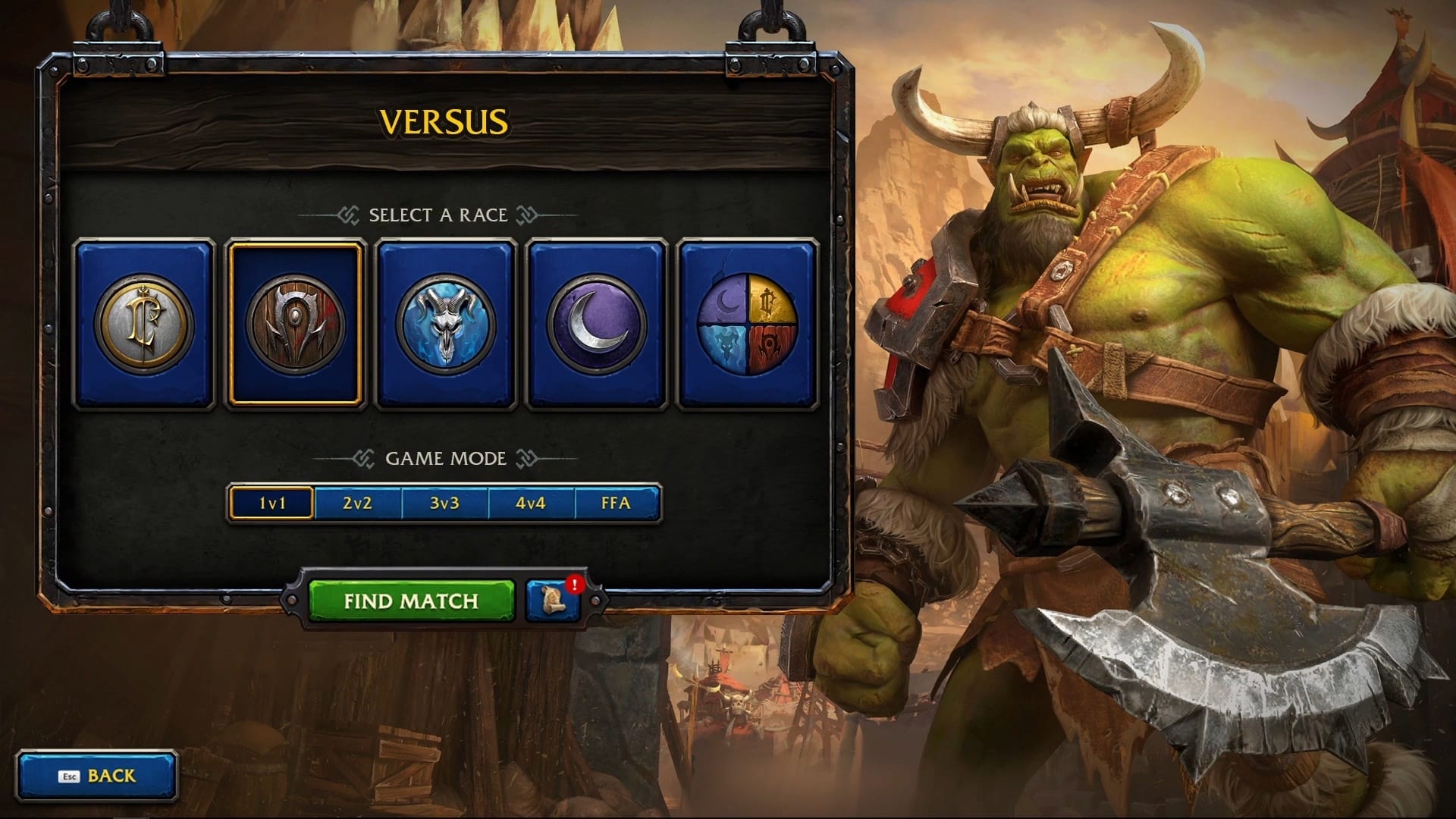Go back with the Back button
This screenshot has width=1456, height=819.
[97, 776]
